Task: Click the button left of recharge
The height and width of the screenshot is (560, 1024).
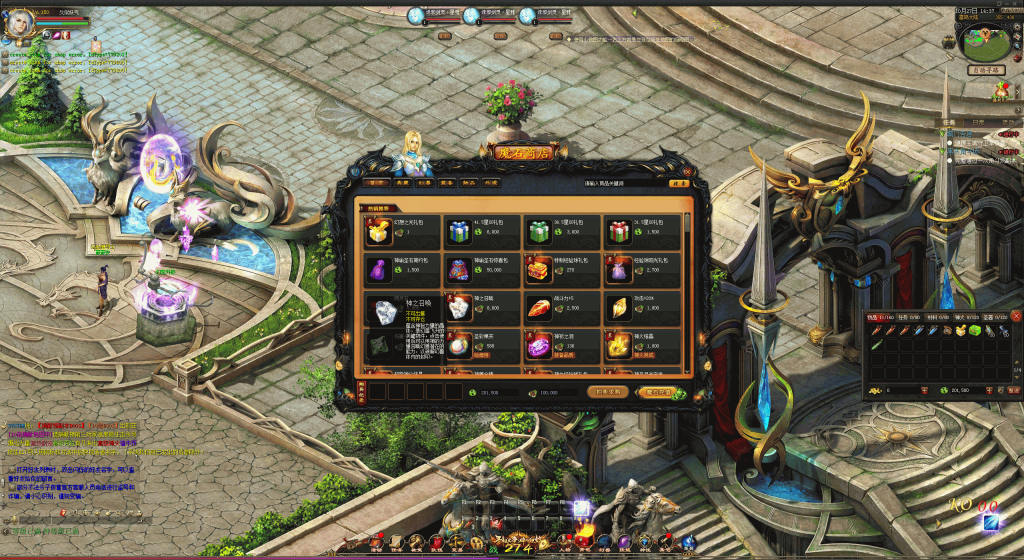Action: [x=607, y=392]
